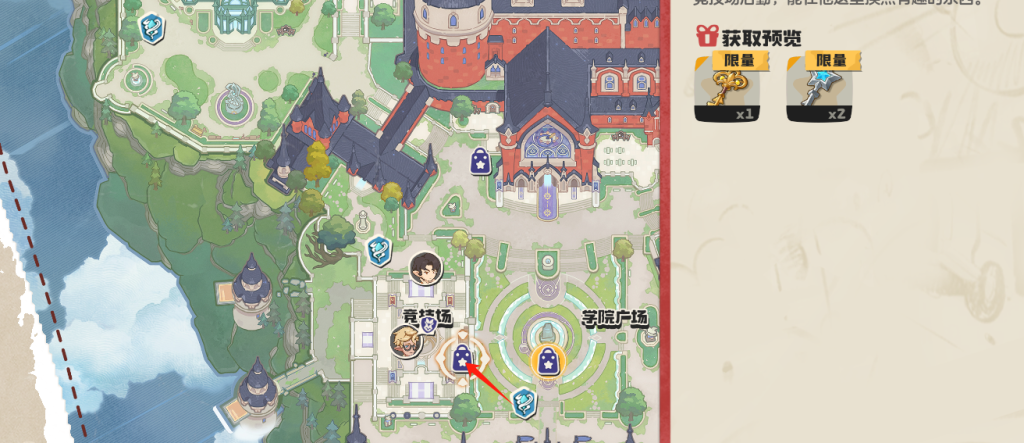Open the dark-haired character portrait marker
Image resolution: width=1024 pixels, height=443 pixels.
pyautogui.click(x=423, y=268)
